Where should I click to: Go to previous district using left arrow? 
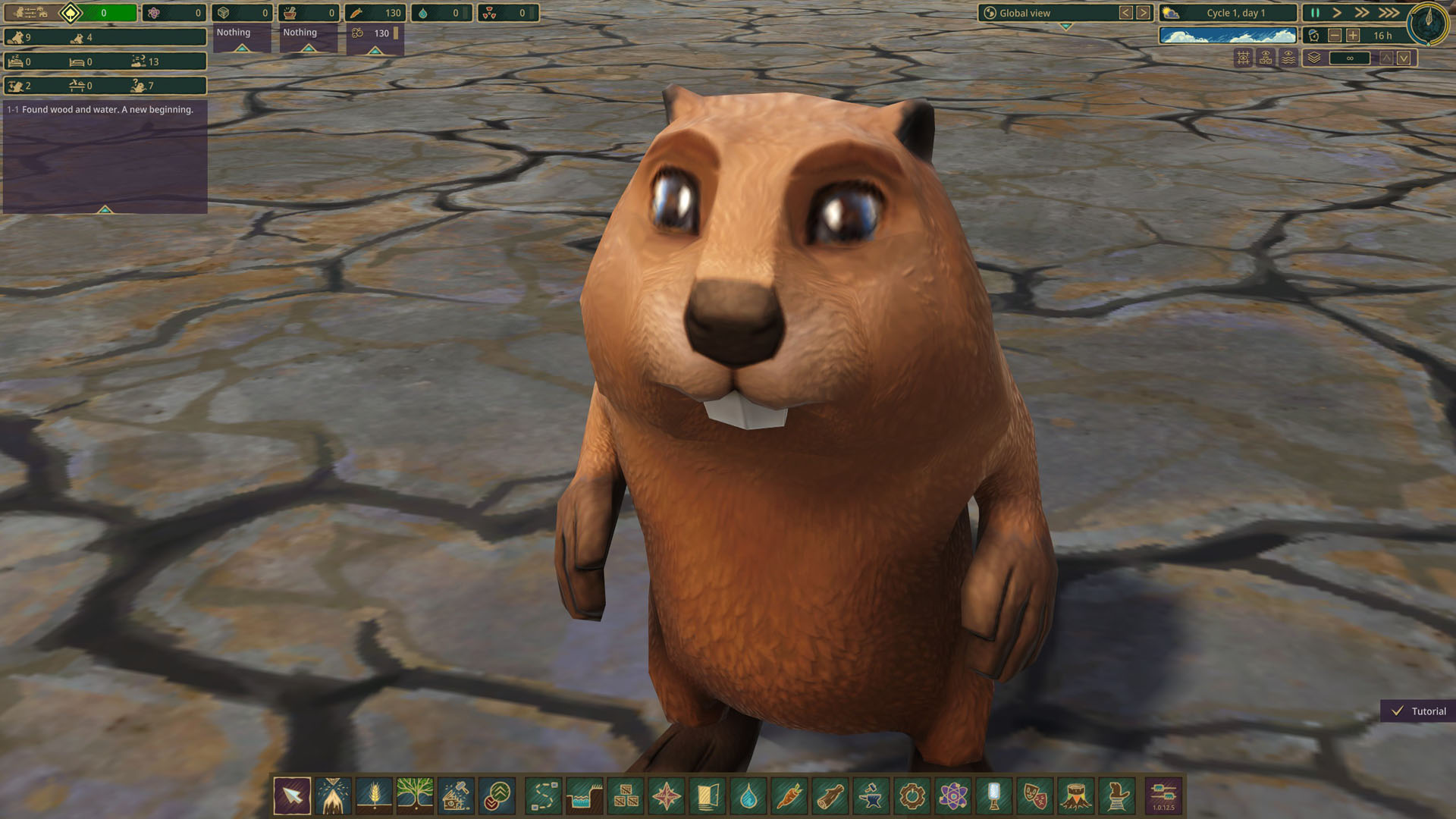pyautogui.click(x=1125, y=13)
